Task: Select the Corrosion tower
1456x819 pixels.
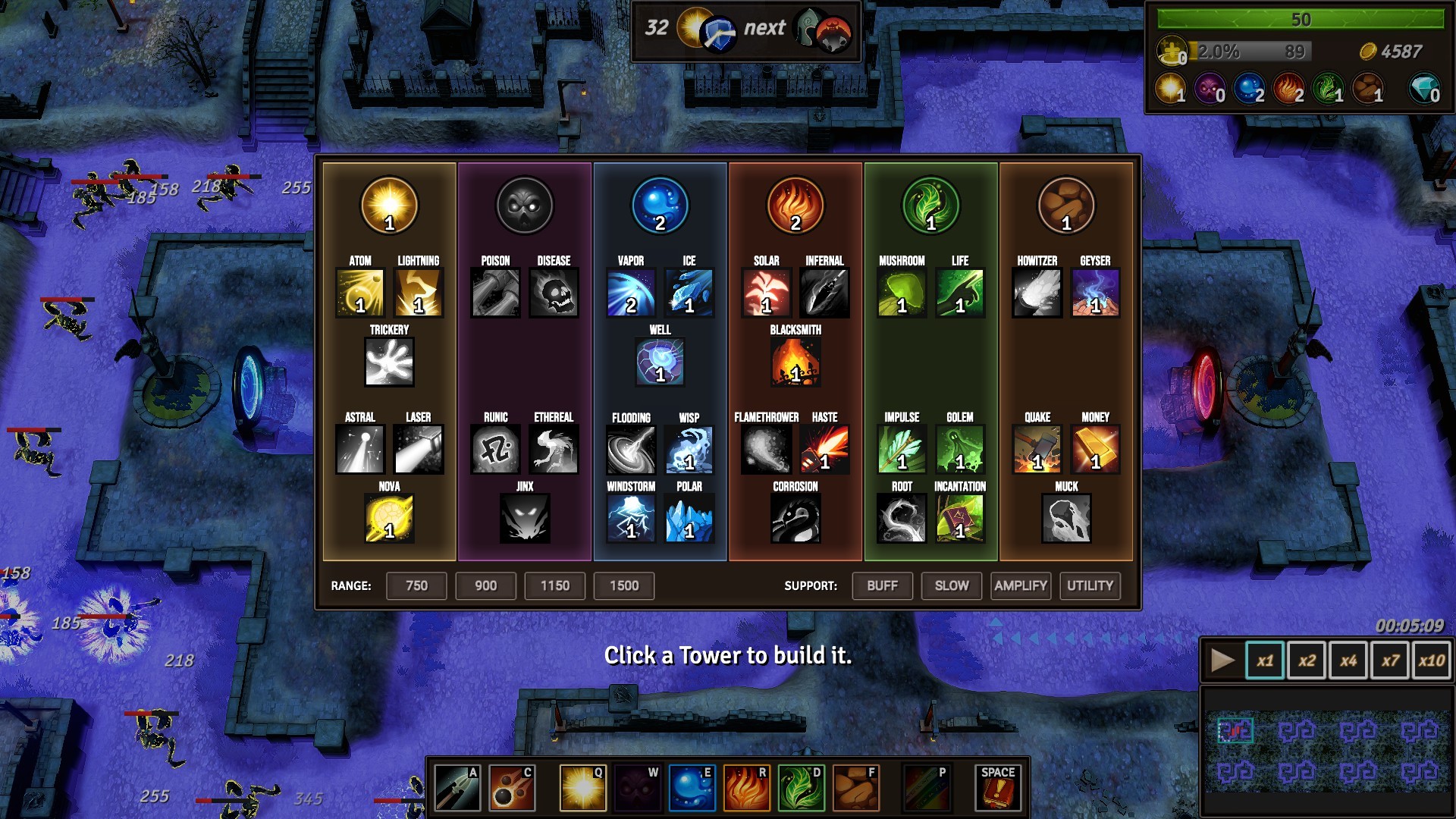Action: click(795, 519)
